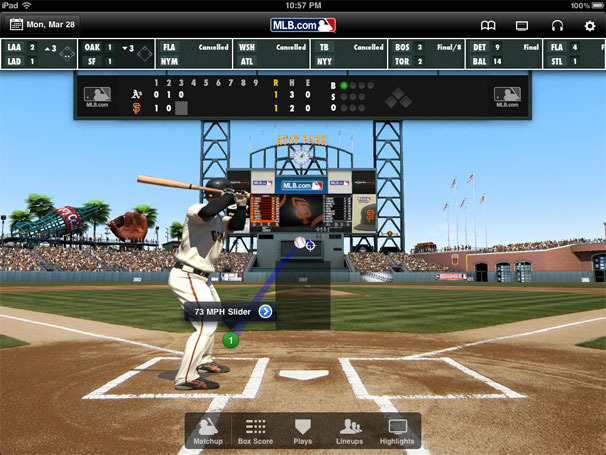Select the green pitch marker numbered 1
Image resolution: width=606 pixels, height=455 pixels.
231,341
